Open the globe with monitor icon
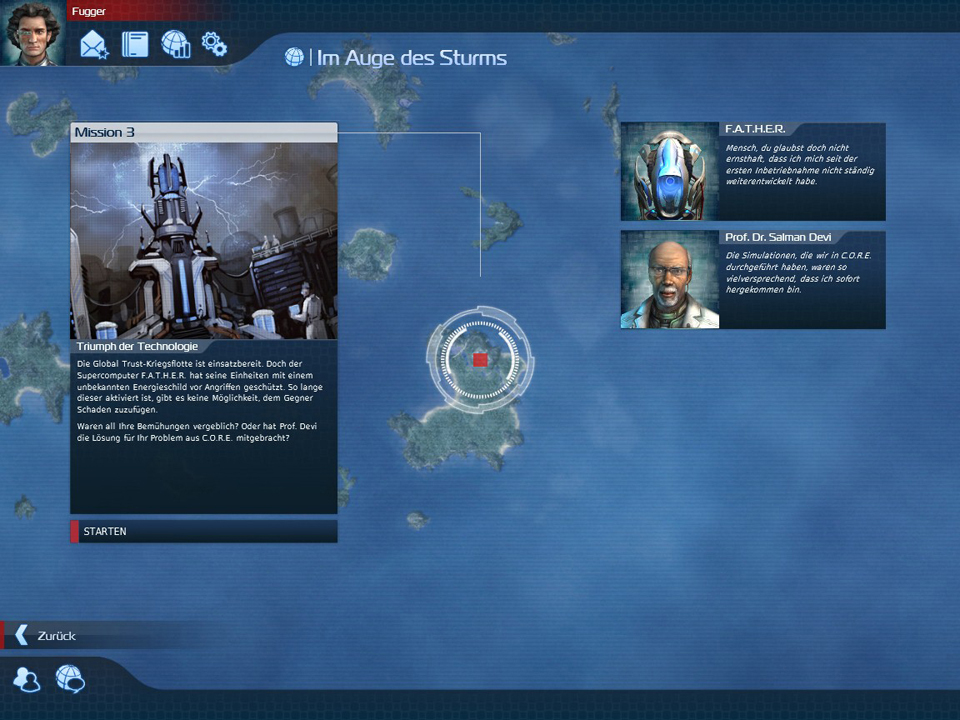The image size is (960, 720). [x=175, y=45]
